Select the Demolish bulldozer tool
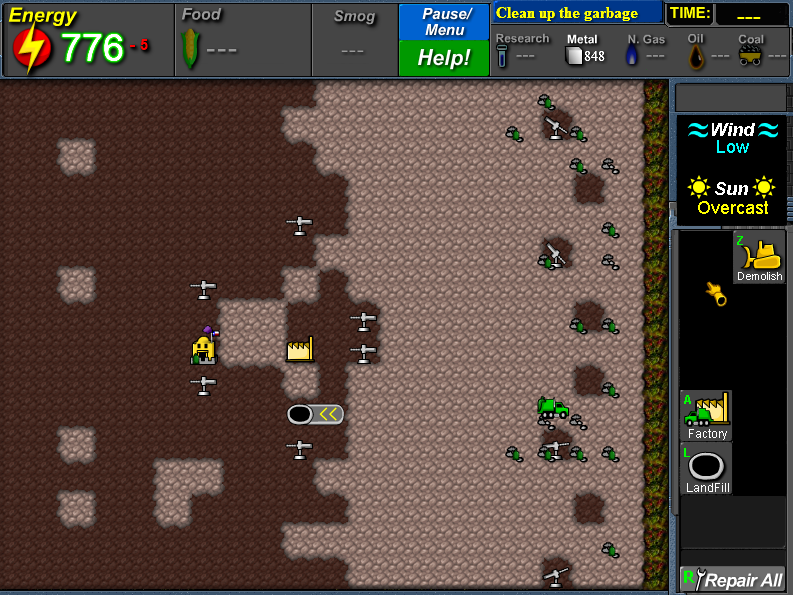The width and height of the screenshot is (793, 595). point(759,257)
